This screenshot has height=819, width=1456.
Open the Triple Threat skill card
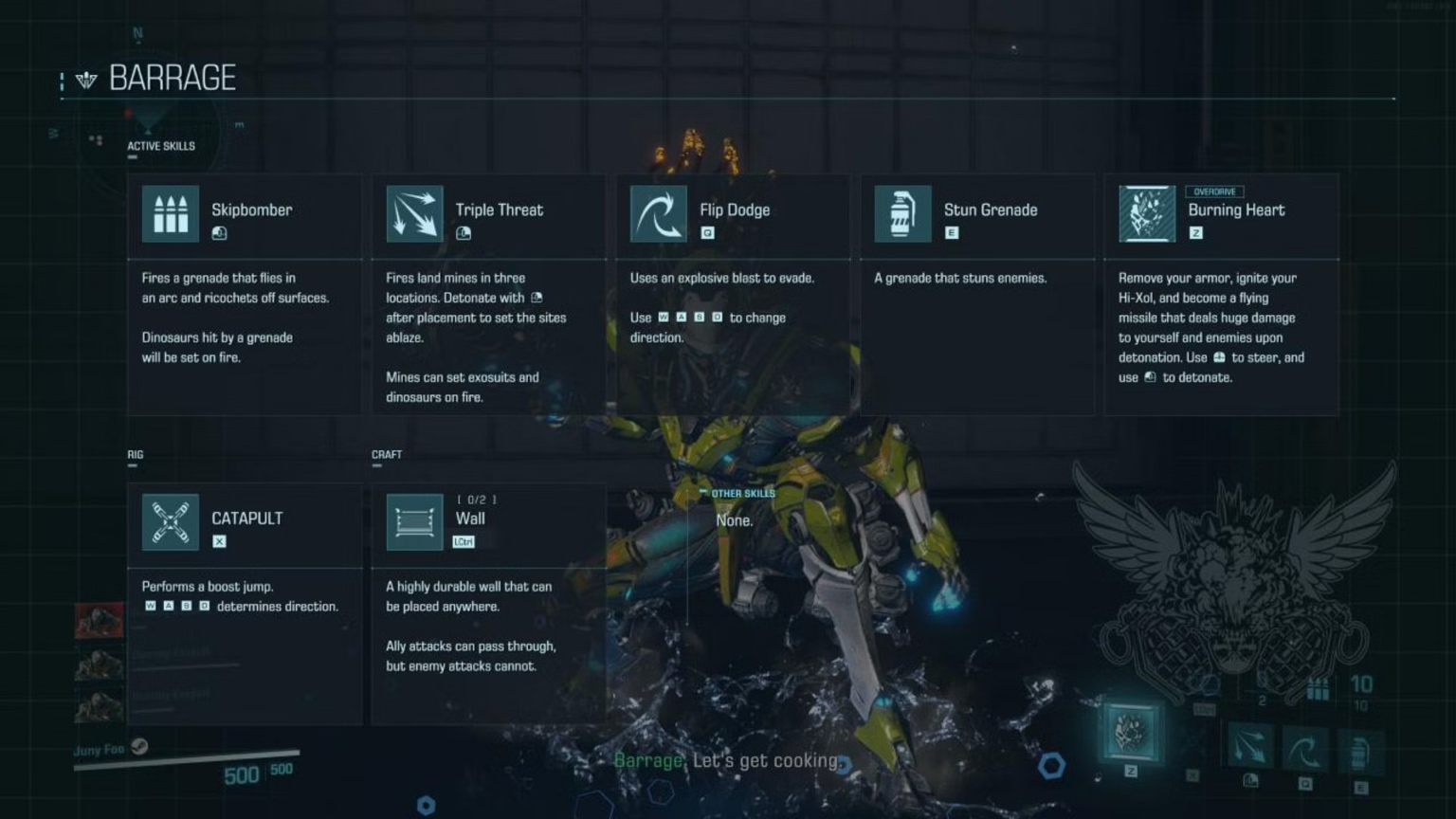click(488, 294)
